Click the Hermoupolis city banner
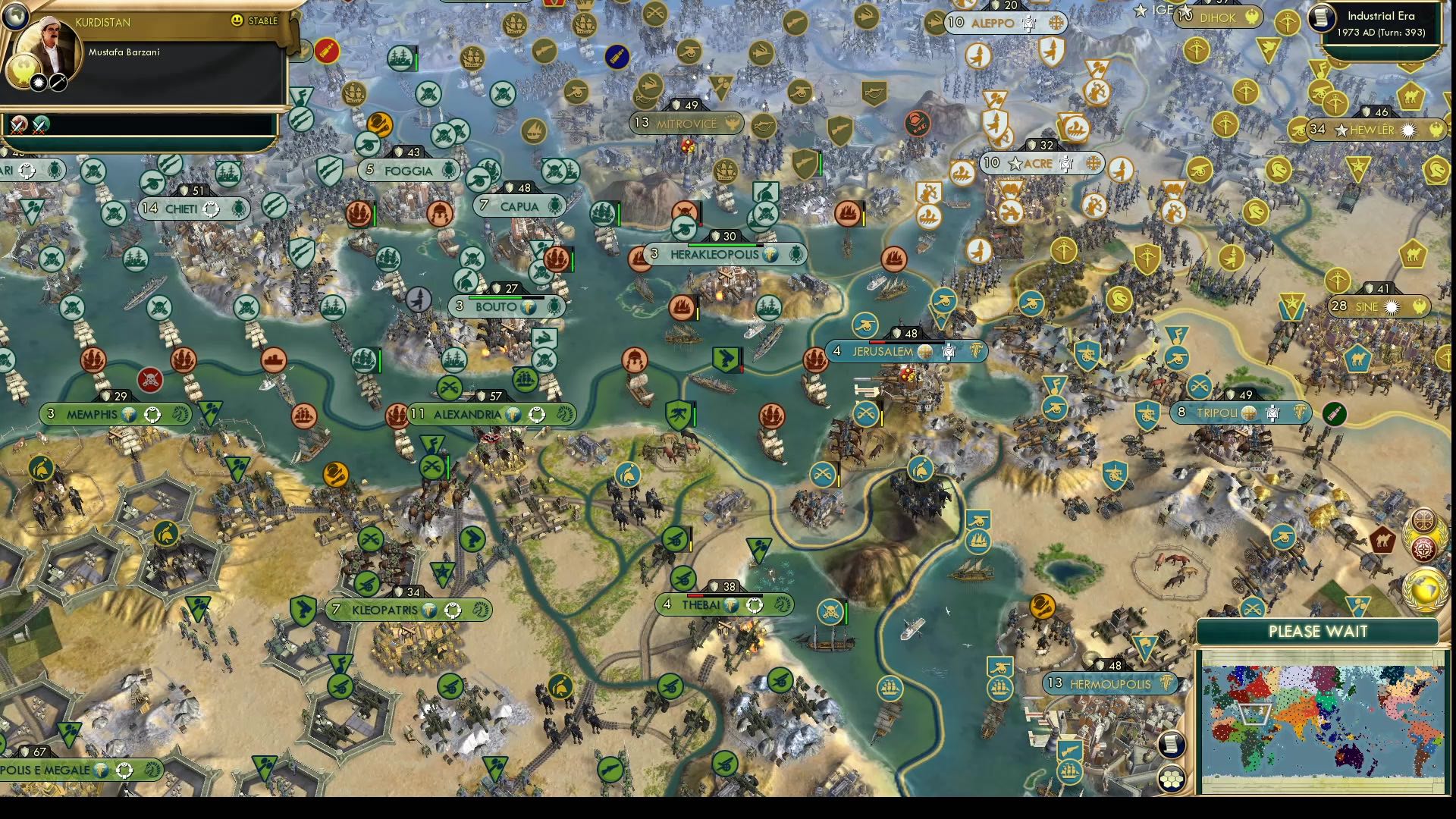The width and height of the screenshot is (1456, 819). (1111, 682)
